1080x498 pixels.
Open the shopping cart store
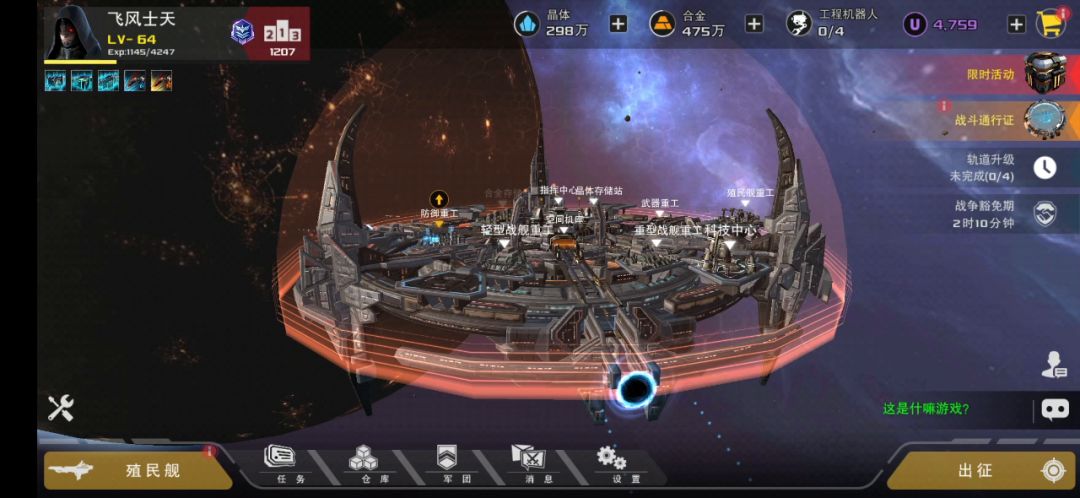[x=1050, y=24]
